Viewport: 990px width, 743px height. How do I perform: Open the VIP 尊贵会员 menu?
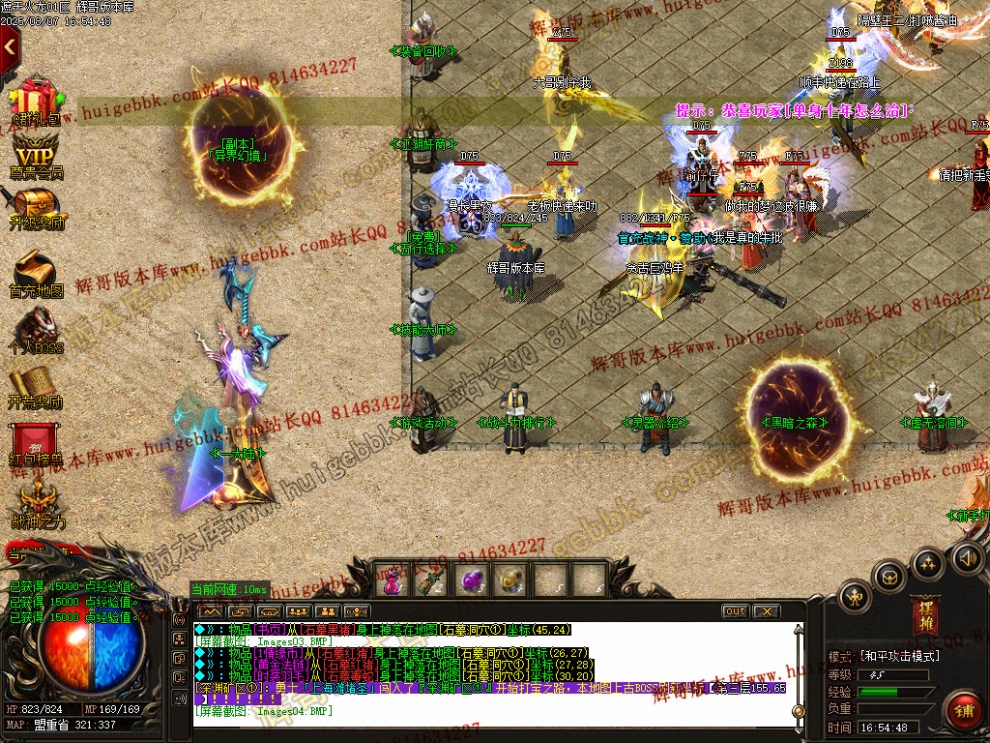(36, 157)
